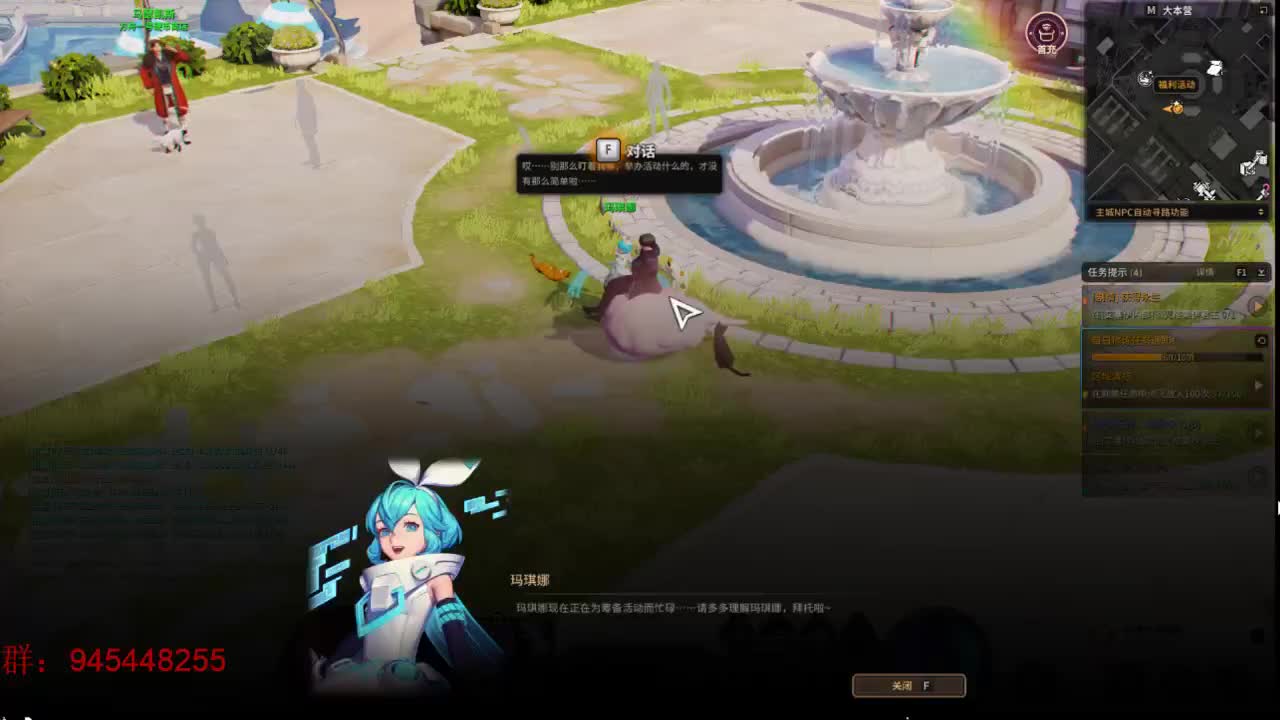The height and width of the screenshot is (720, 1280).
Task: Click the orange arrow icon of the first quest
Action: coord(1258,306)
